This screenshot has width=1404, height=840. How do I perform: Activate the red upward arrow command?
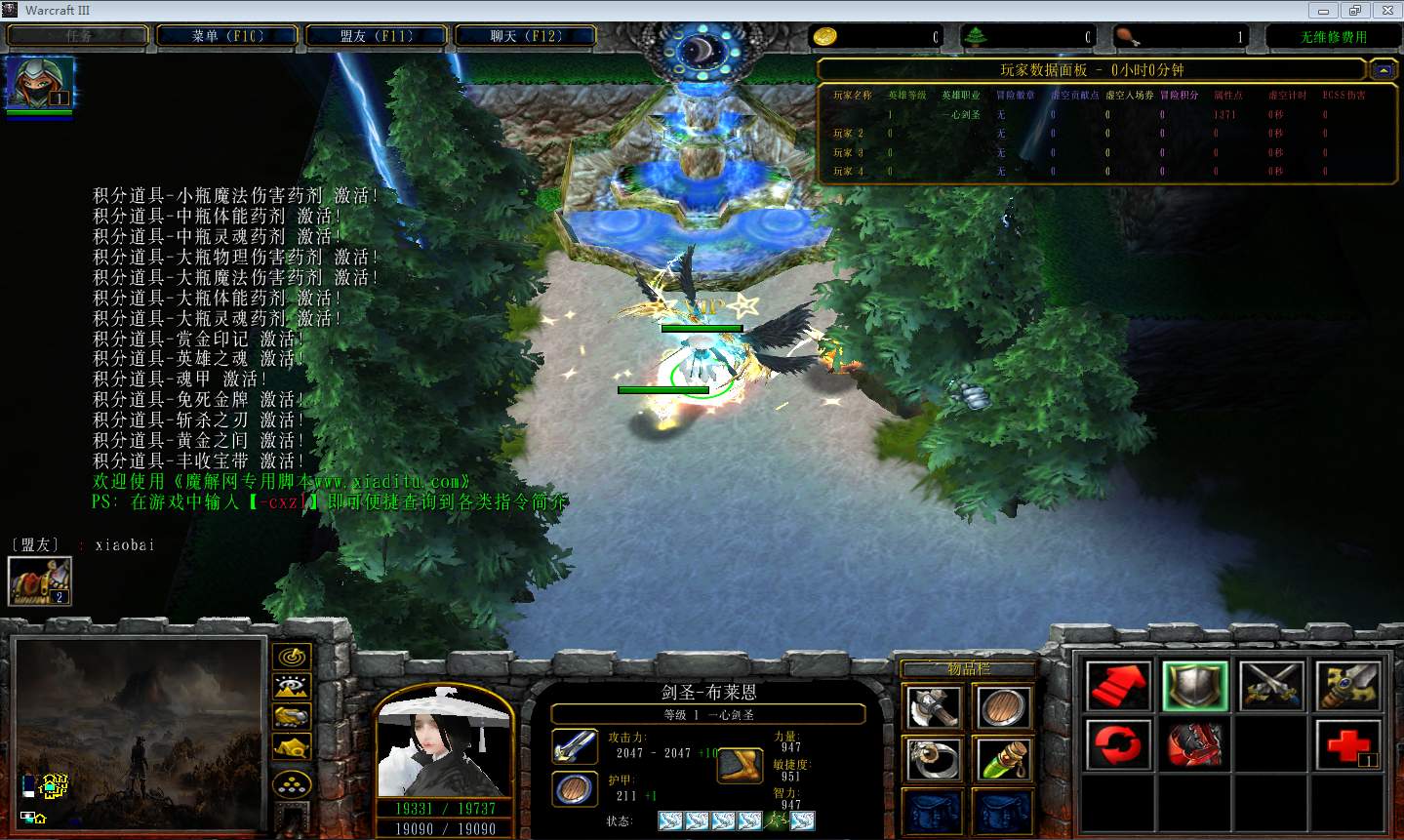(1118, 686)
